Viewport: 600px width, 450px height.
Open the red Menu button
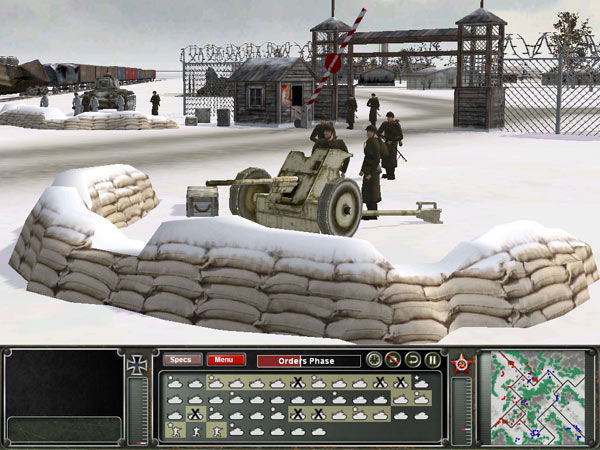click(225, 359)
